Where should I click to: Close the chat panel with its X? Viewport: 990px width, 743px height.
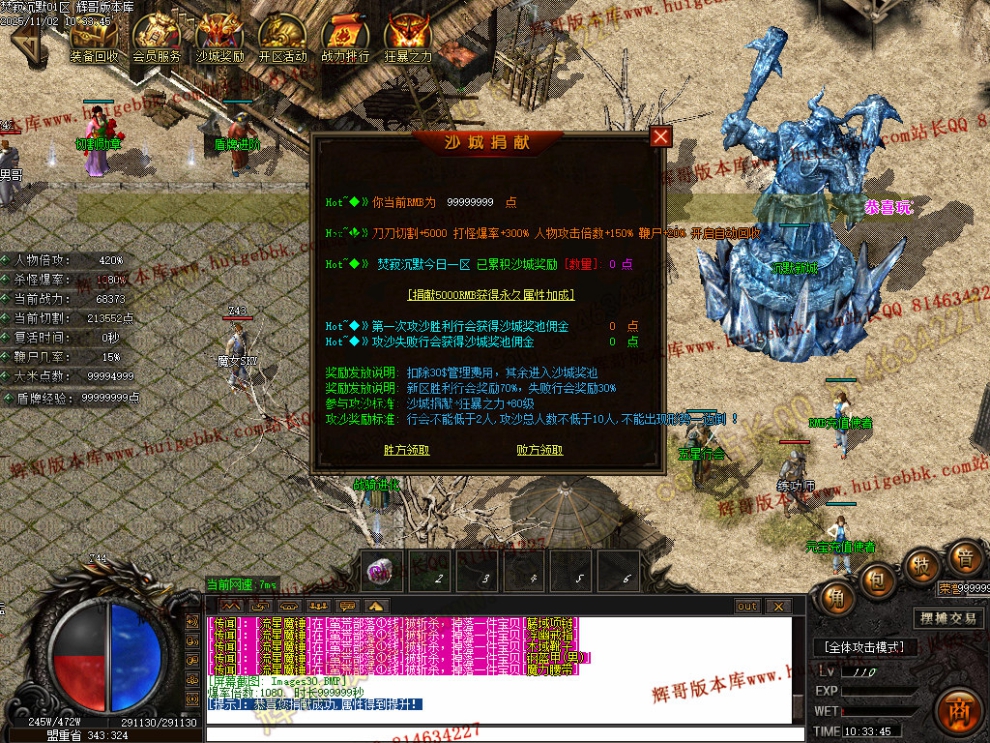777,606
